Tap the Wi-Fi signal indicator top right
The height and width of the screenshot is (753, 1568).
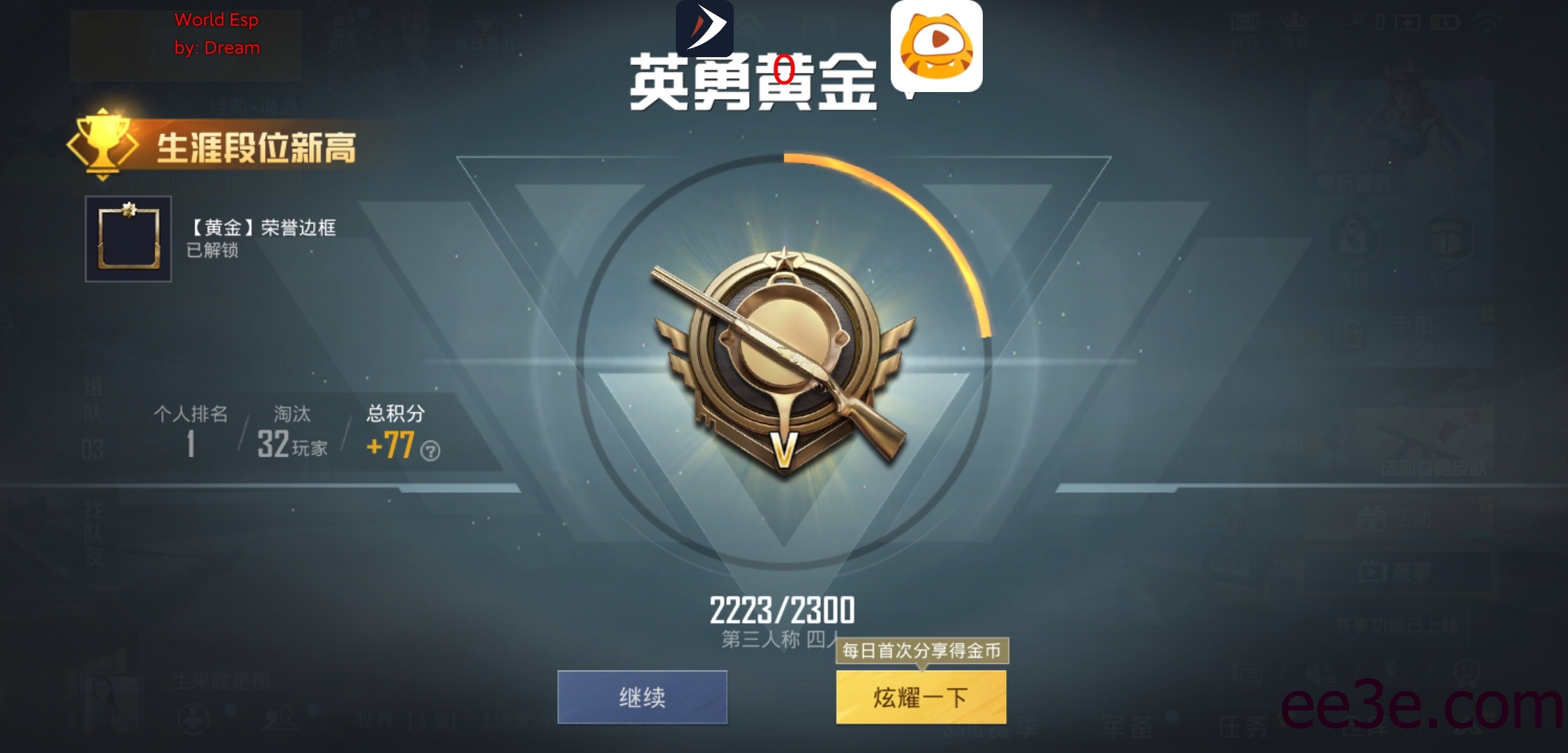1487,22
